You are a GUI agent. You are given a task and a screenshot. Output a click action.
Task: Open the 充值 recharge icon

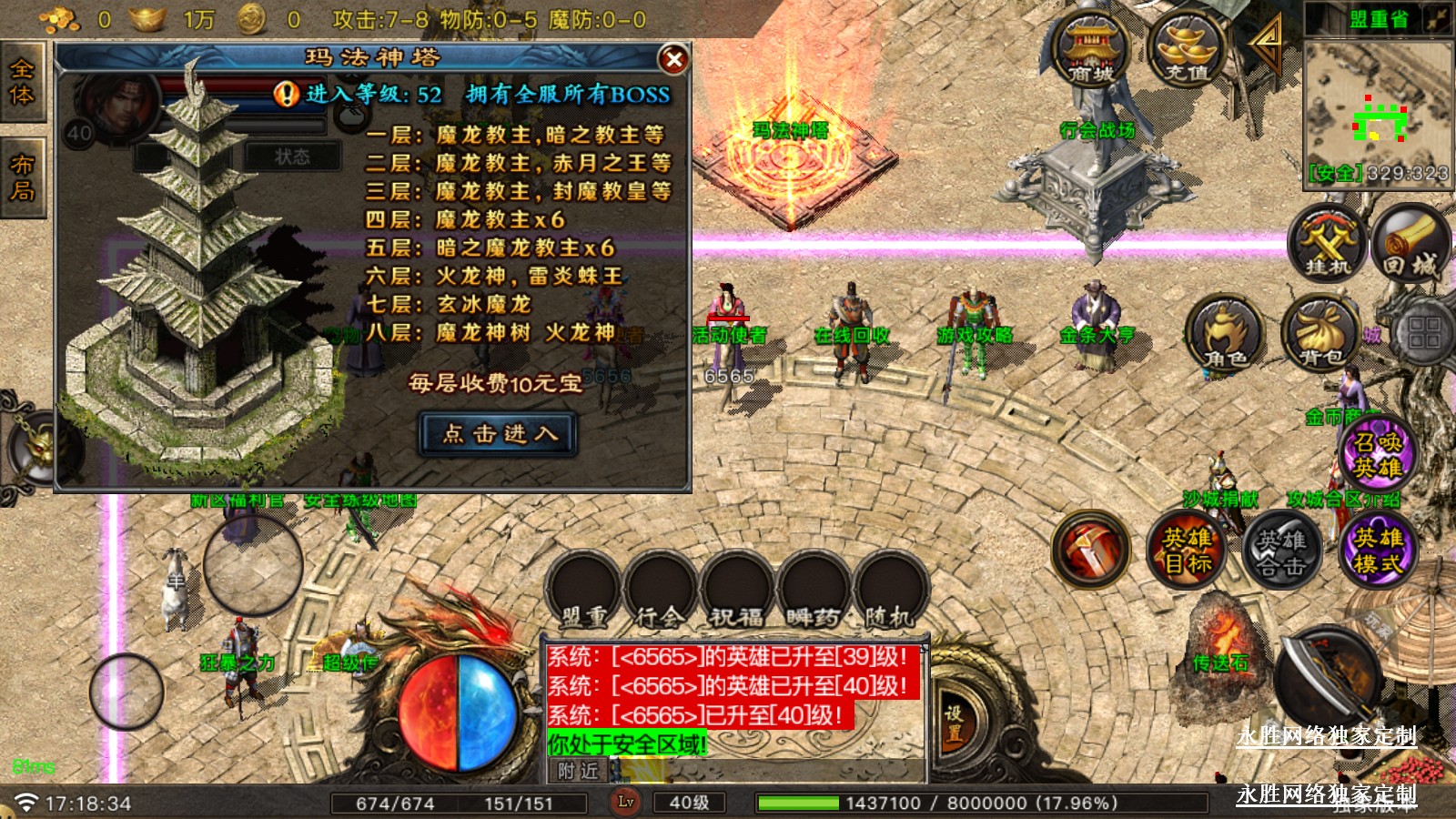(1187, 48)
